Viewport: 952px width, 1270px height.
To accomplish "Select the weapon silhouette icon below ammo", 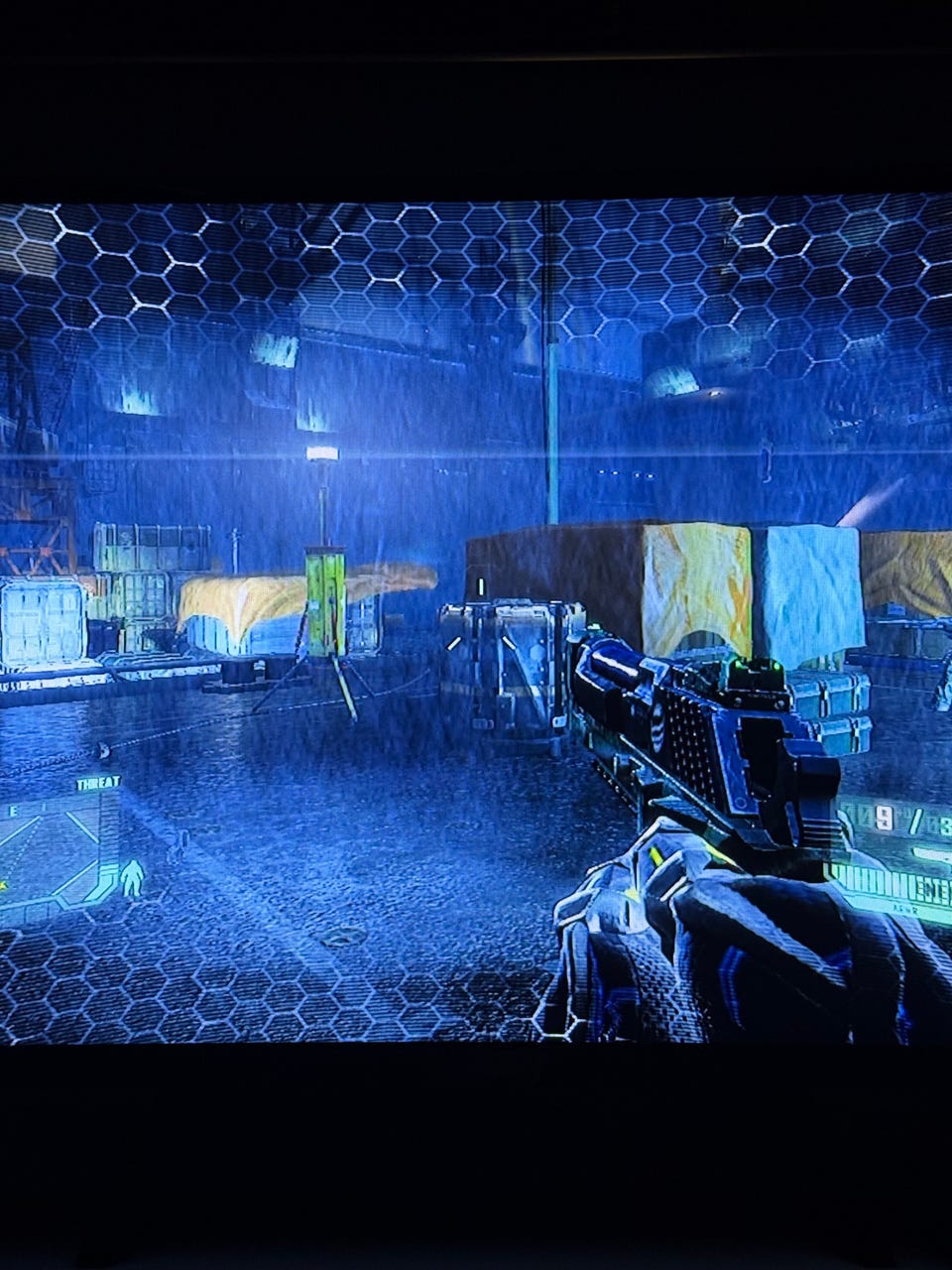I will tap(930, 853).
